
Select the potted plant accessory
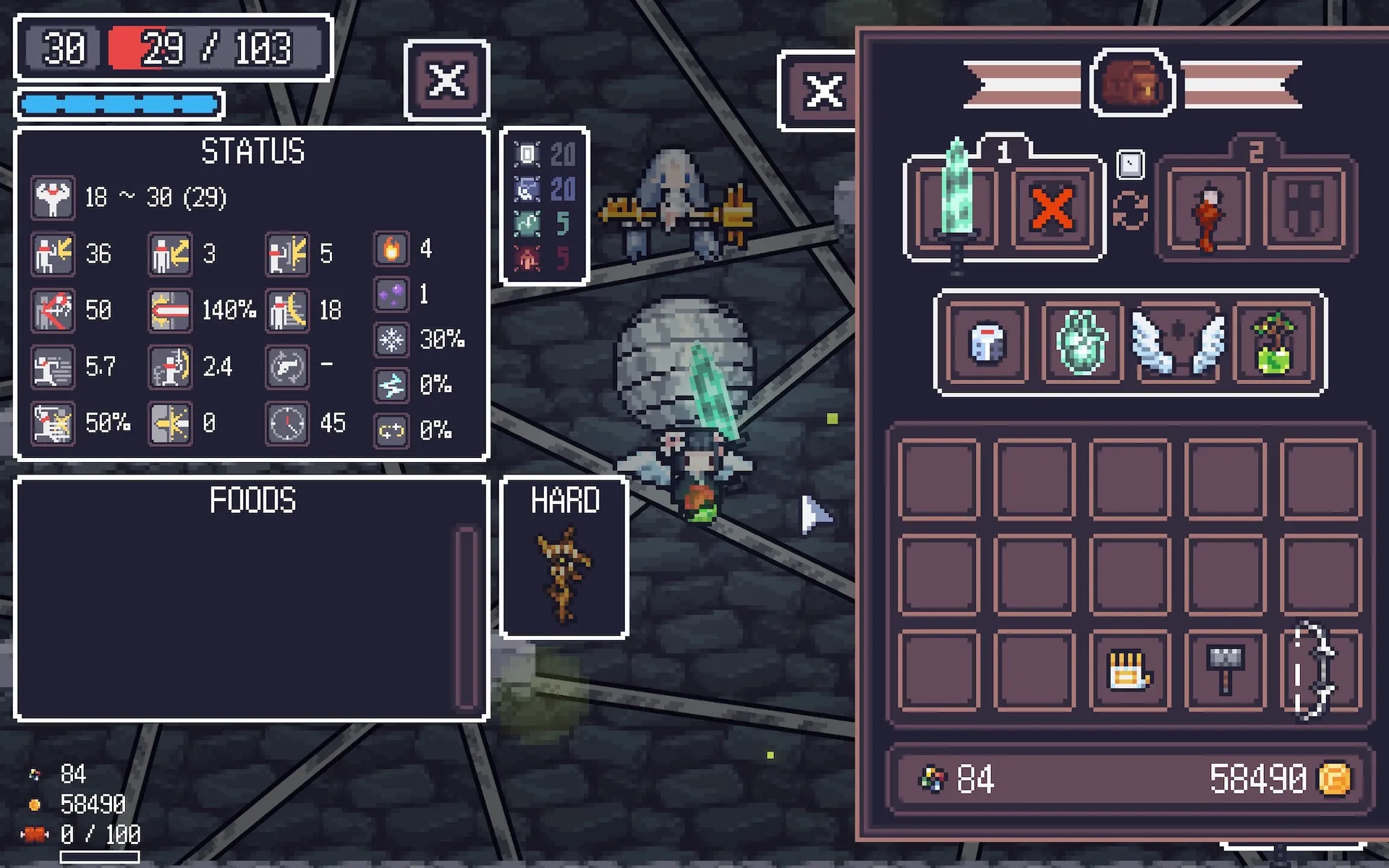[1275, 342]
